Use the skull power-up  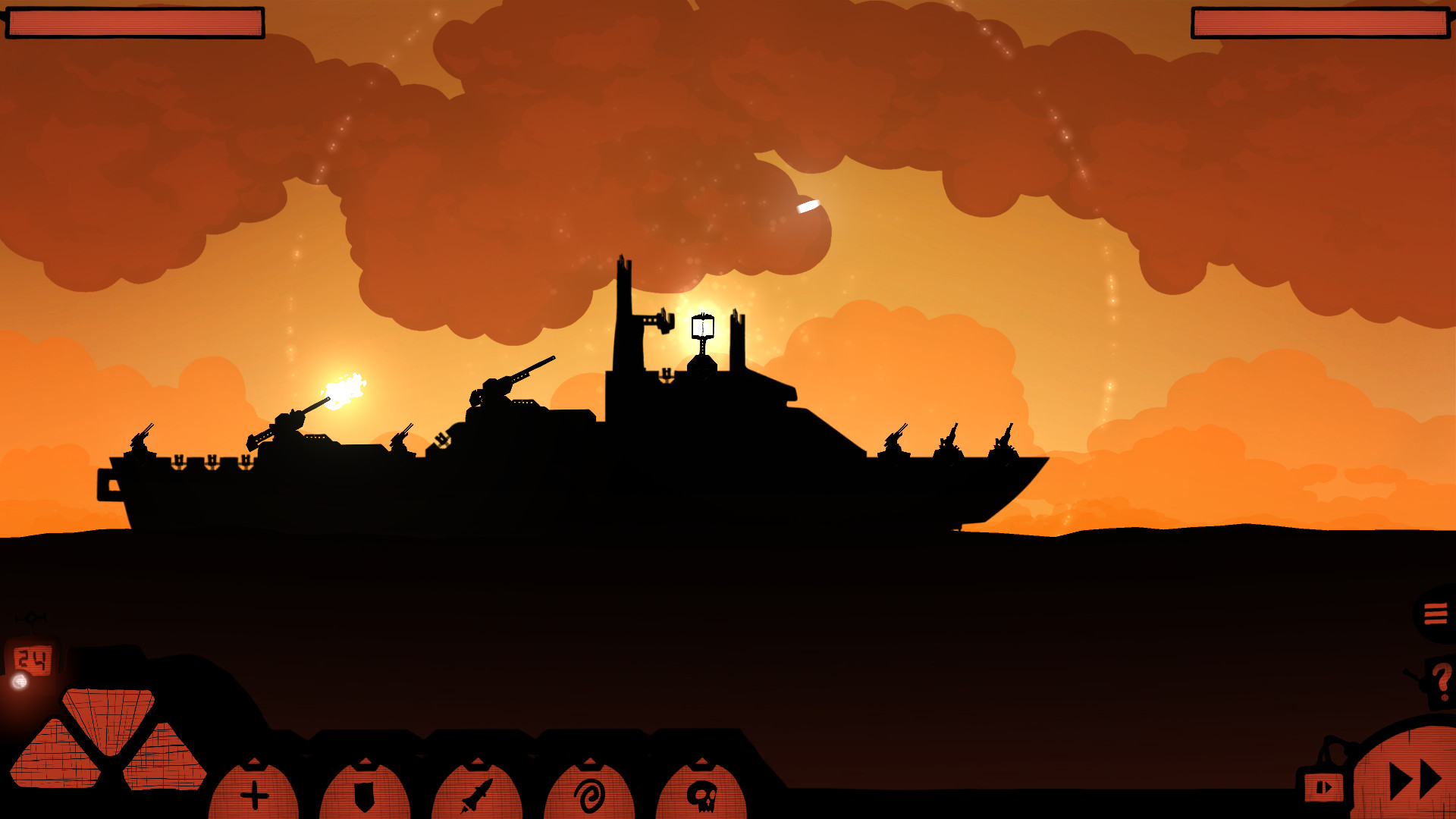[x=701, y=795]
